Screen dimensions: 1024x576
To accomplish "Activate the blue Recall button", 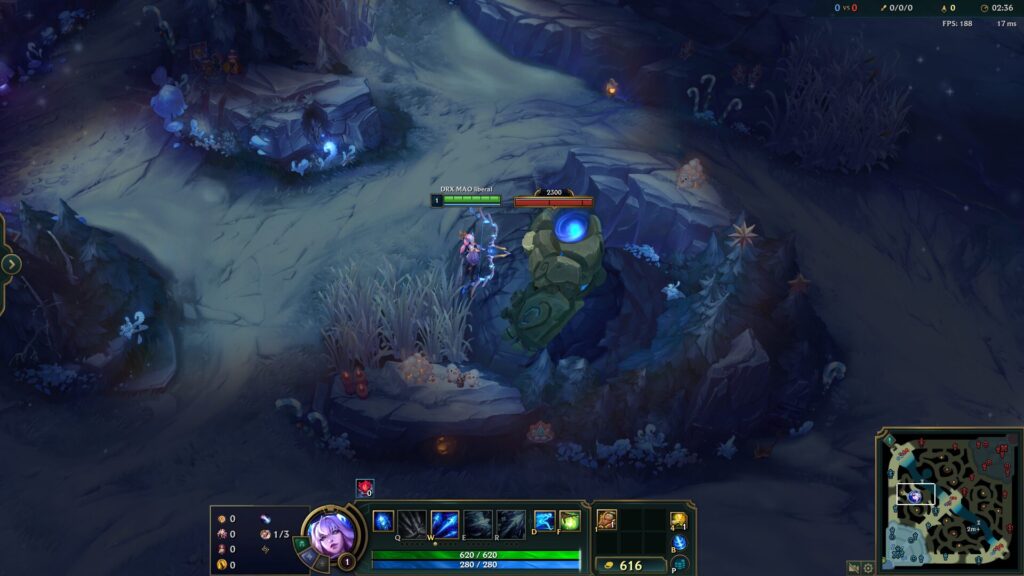I will (679, 543).
